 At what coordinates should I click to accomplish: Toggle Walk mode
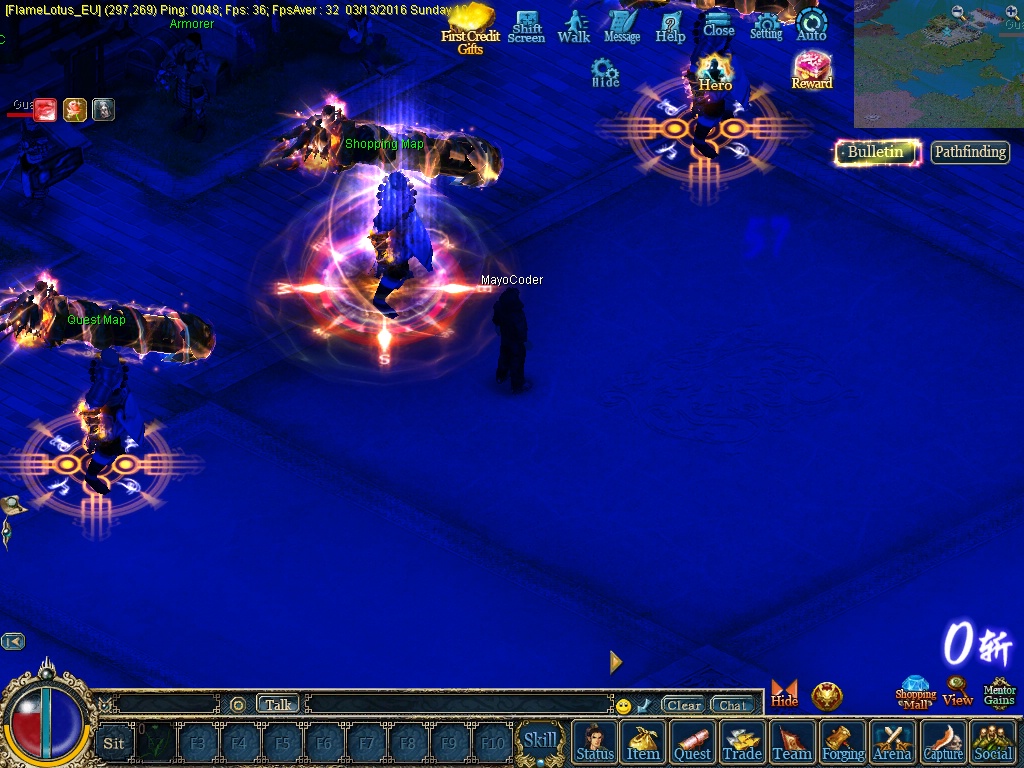pyautogui.click(x=574, y=27)
